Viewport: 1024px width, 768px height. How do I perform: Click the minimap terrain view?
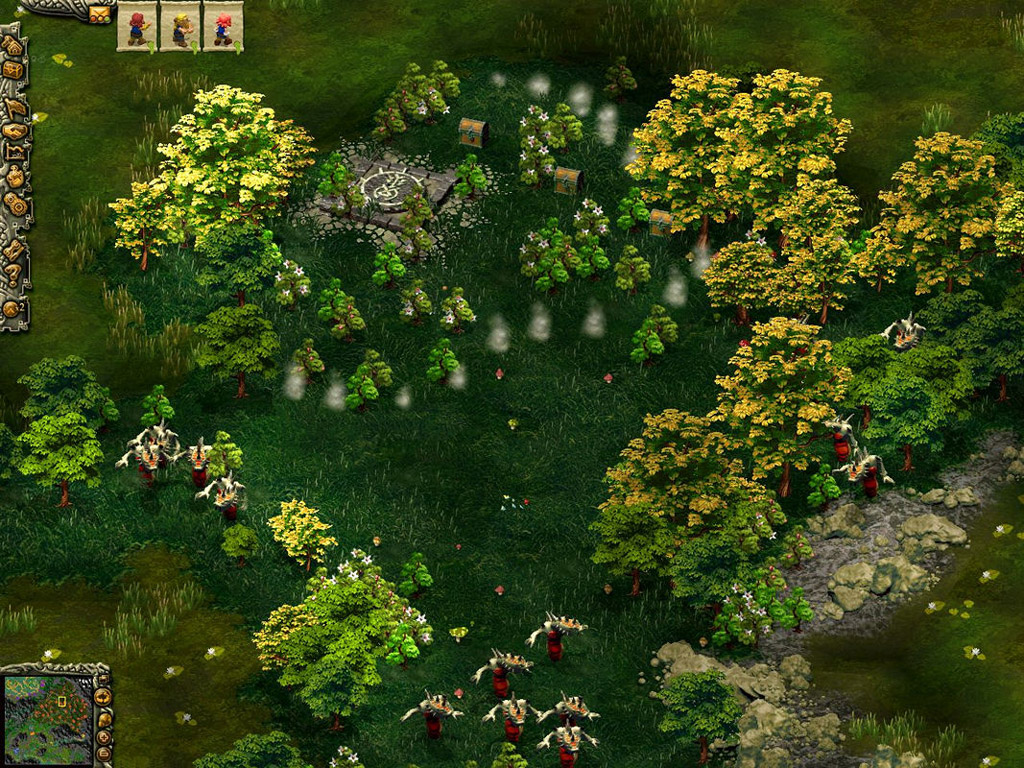point(47,706)
